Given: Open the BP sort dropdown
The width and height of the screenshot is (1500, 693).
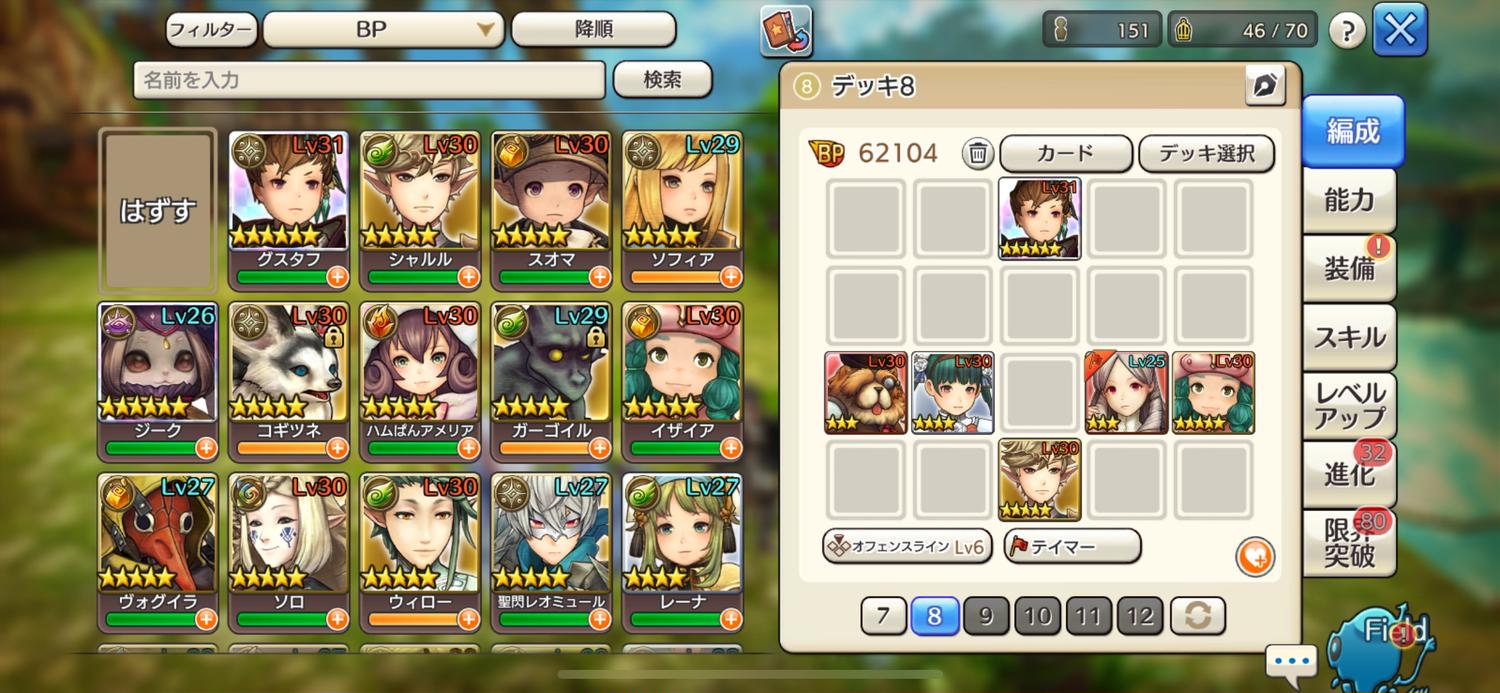Looking at the screenshot, I should (383, 30).
